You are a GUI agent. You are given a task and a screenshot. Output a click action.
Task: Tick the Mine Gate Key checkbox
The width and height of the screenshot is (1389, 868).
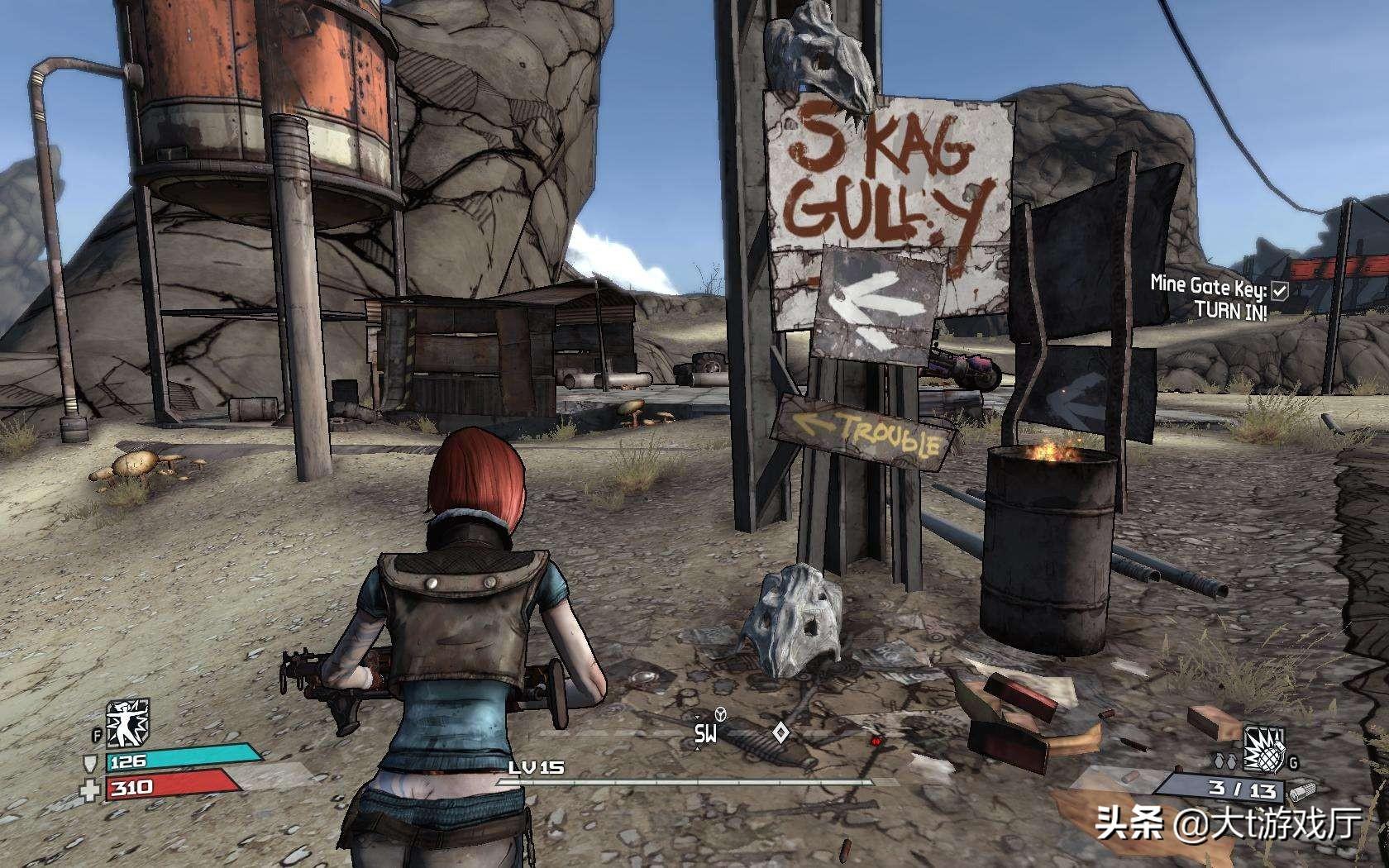pyautogui.click(x=1280, y=289)
